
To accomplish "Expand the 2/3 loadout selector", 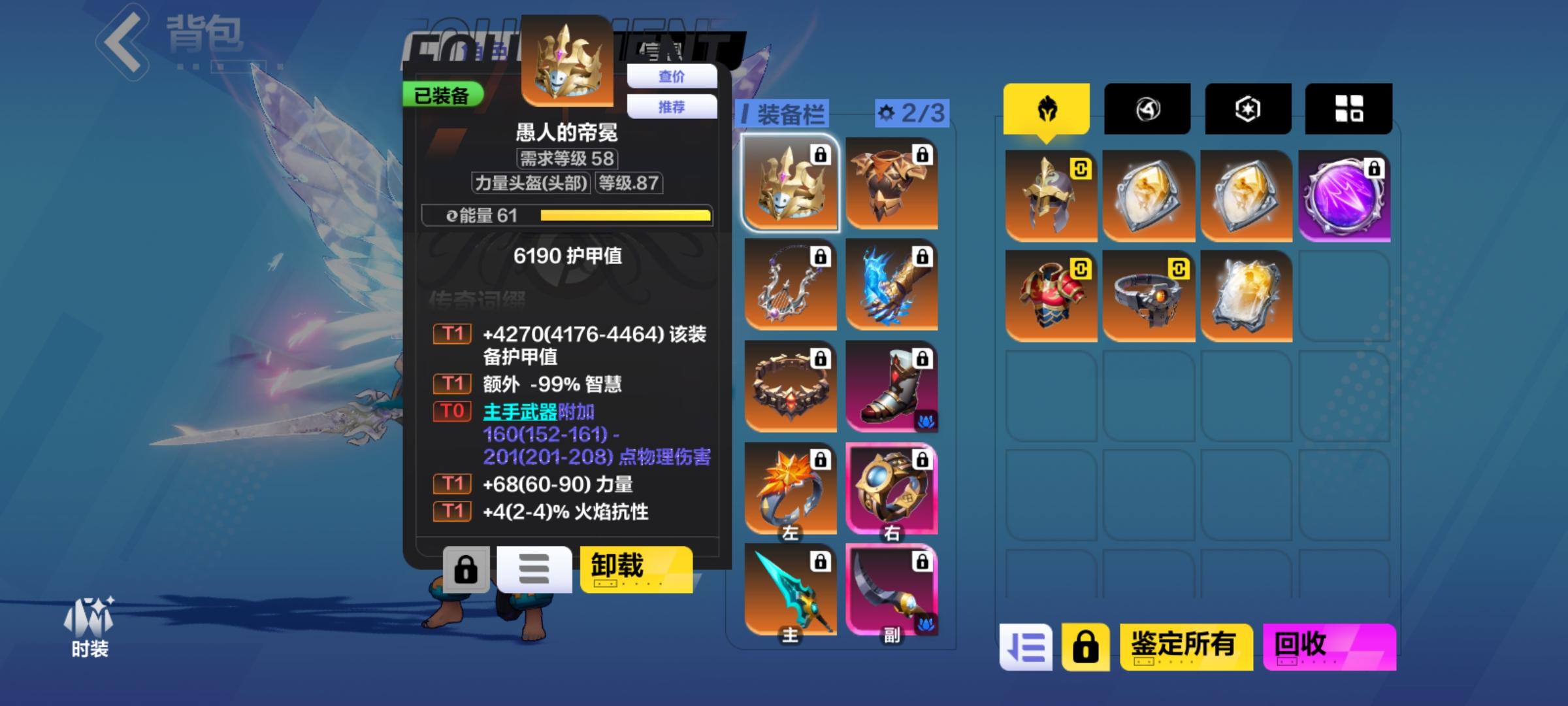I will click(x=911, y=112).
